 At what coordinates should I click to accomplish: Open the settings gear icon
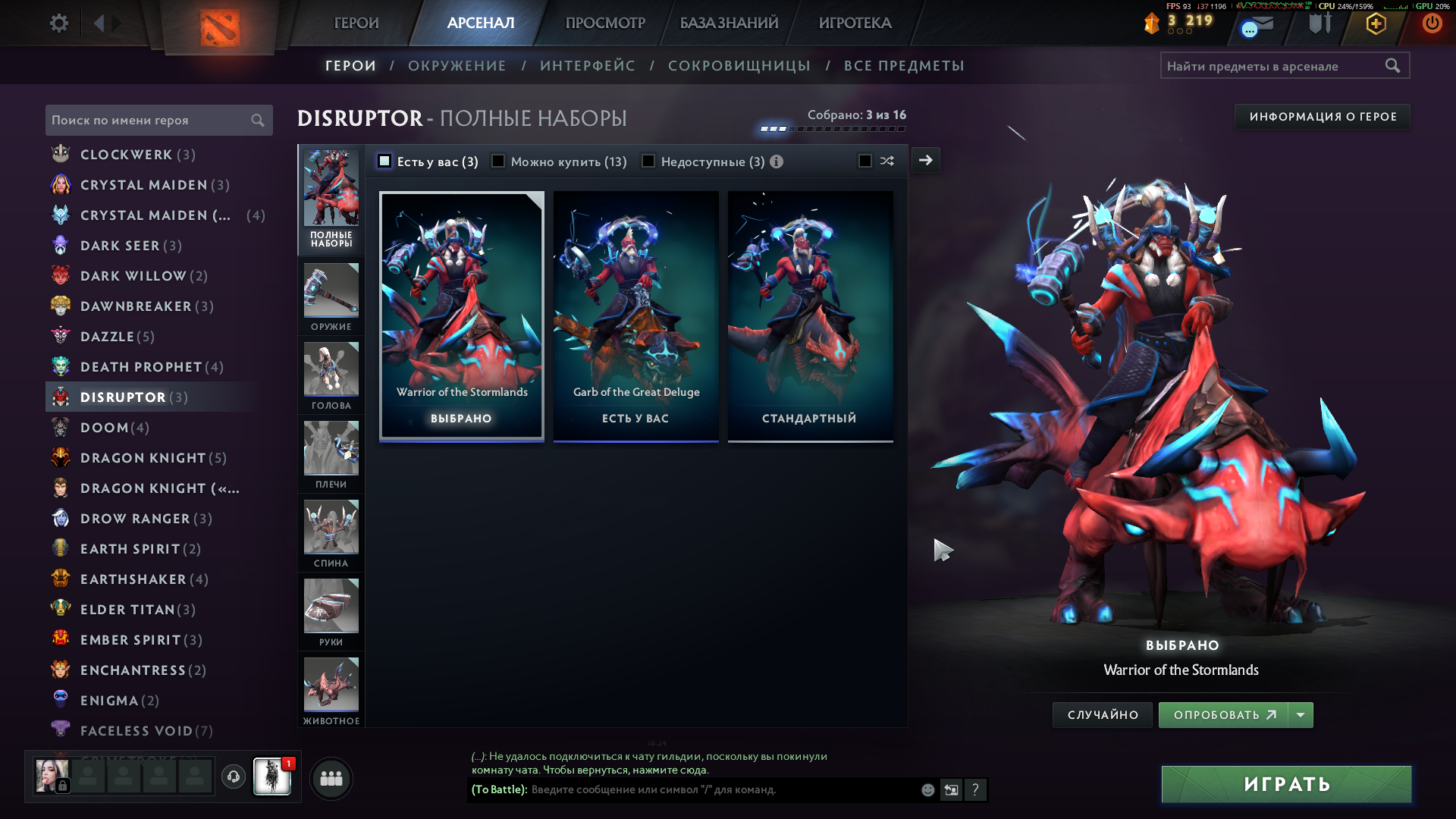[x=58, y=23]
